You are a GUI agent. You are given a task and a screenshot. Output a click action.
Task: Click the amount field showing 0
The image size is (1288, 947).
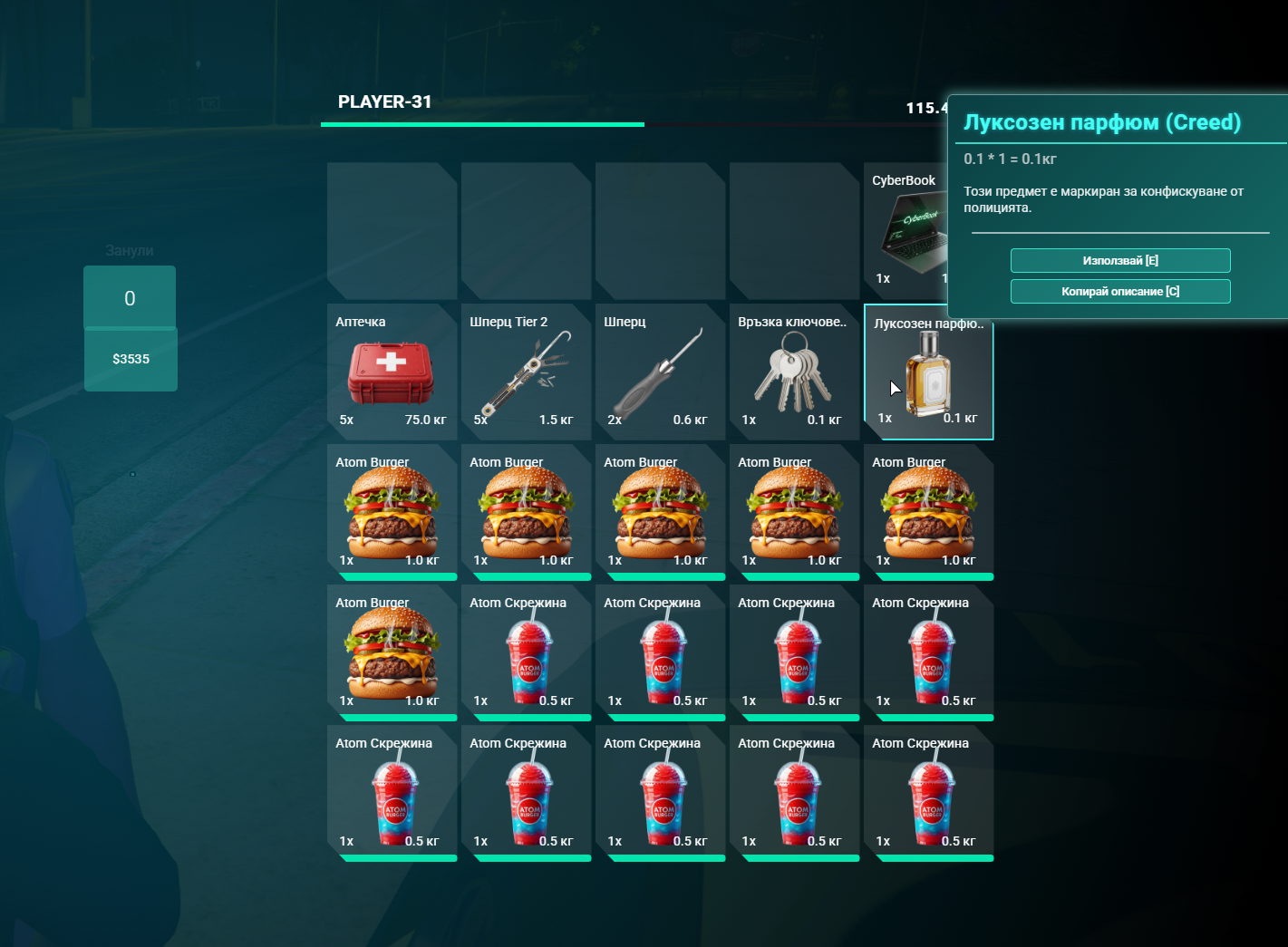click(x=130, y=298)
